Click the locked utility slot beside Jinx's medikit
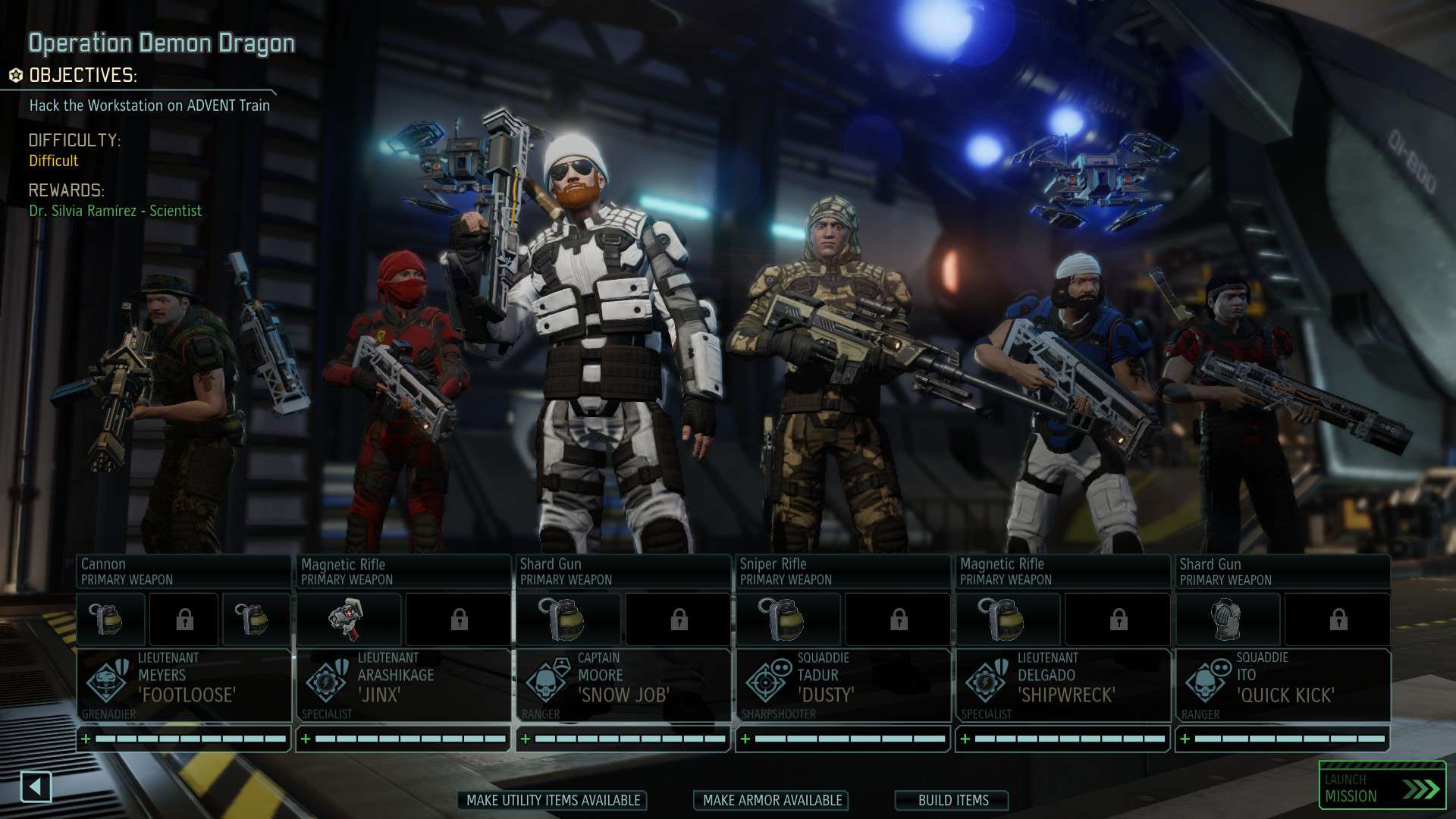 point(458,619)
